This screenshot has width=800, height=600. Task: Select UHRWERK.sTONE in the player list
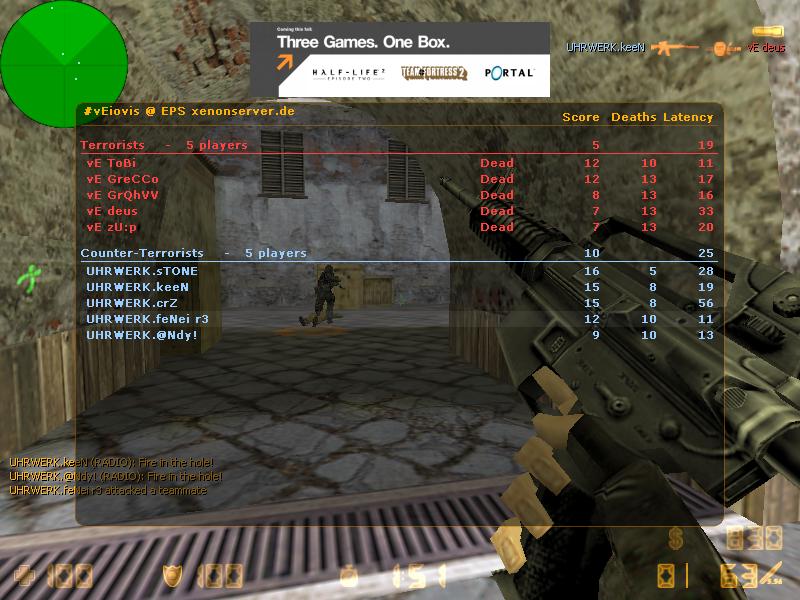[x=142, y=271]
